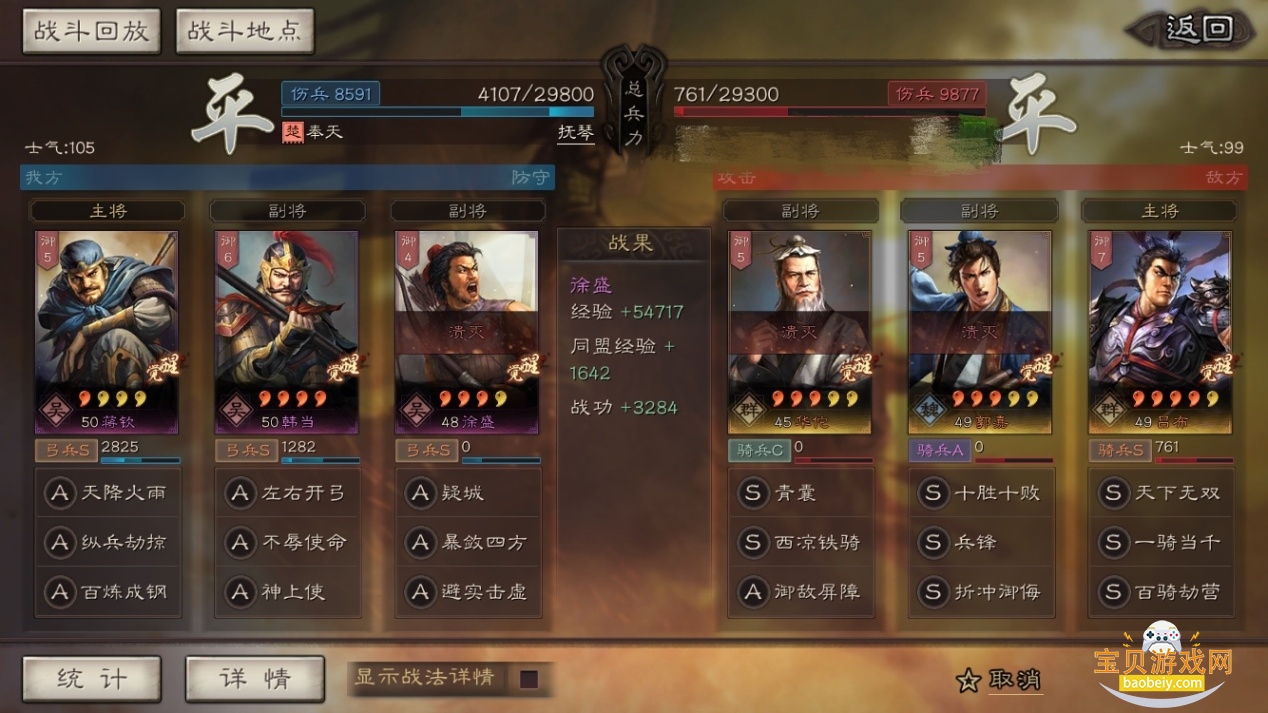Select the enemy 吕布 general card

pos(1160,332)
